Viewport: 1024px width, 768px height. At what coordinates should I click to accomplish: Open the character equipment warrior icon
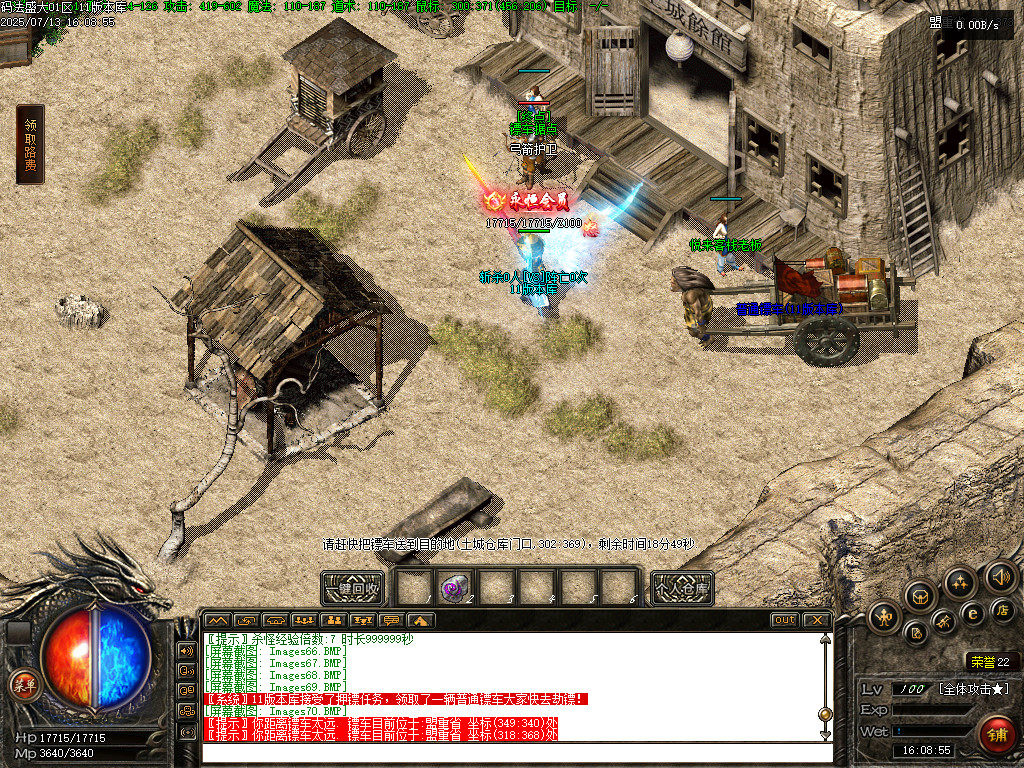click(x=884, y=617)
